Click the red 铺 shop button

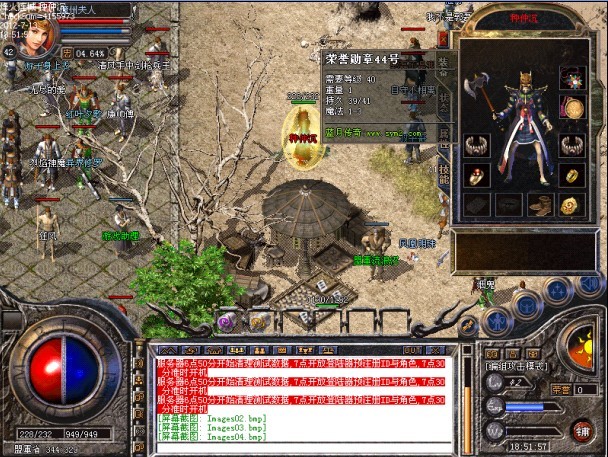[579, 429]
